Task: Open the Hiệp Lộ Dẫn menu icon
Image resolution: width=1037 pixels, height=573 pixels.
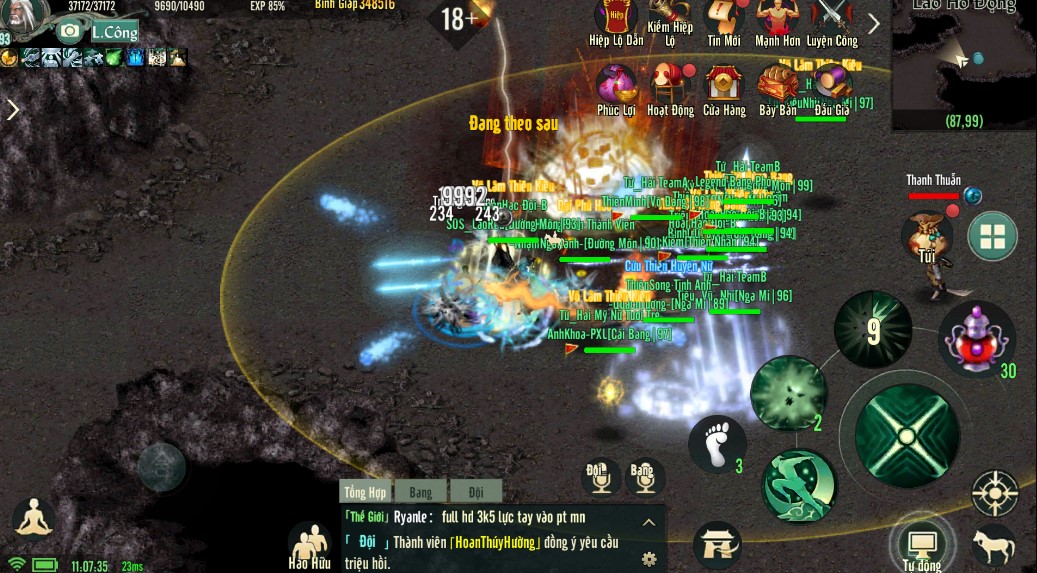Action: click(x=616, y=18)
